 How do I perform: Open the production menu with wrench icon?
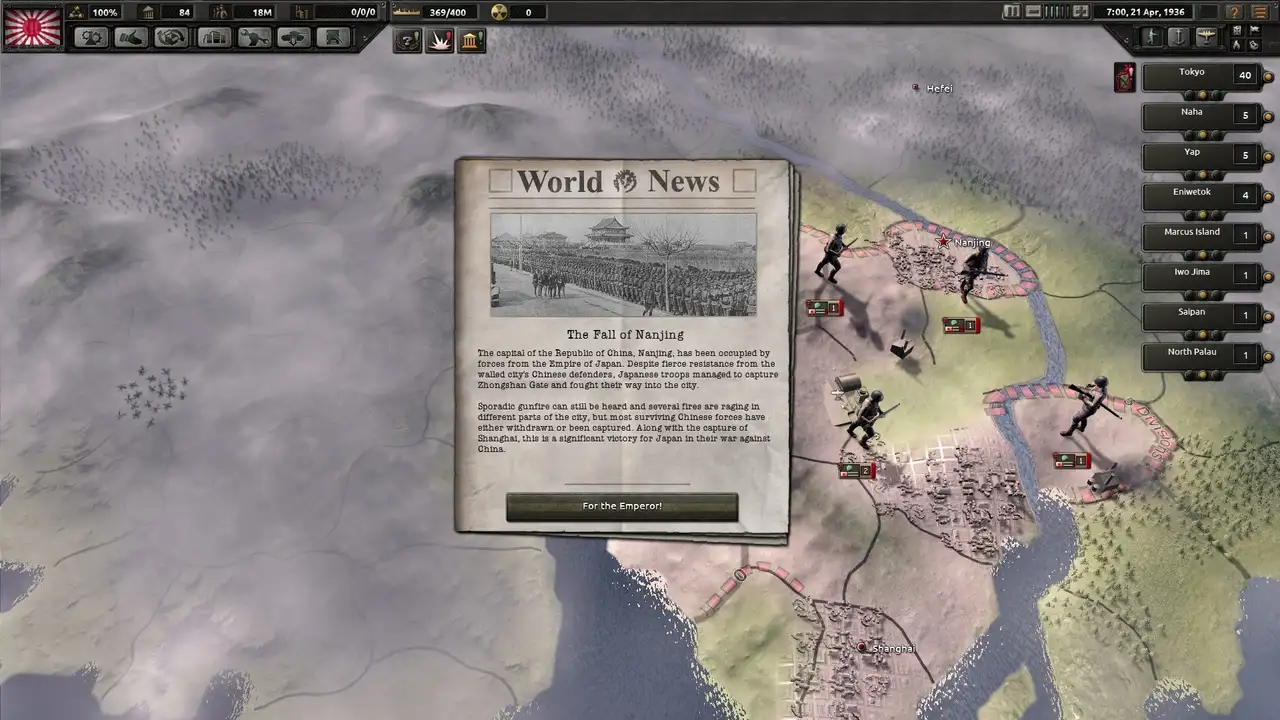click(254, 38)
